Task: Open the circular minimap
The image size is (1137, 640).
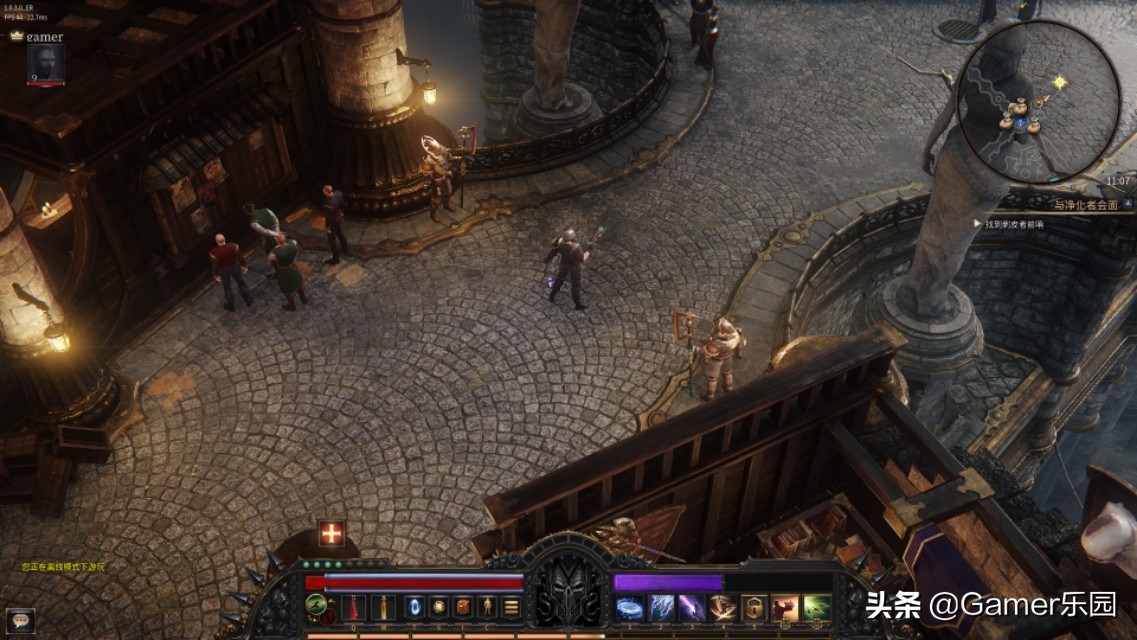Action: (x=1038, y=102)
